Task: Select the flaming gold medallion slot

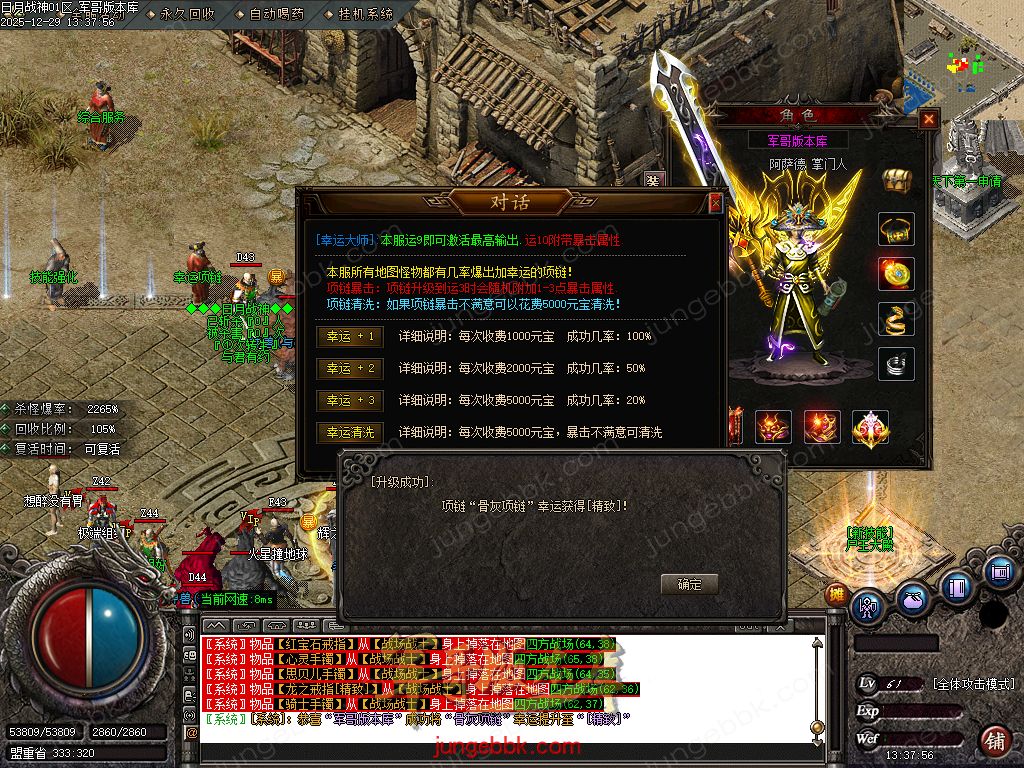Action: 896,274
